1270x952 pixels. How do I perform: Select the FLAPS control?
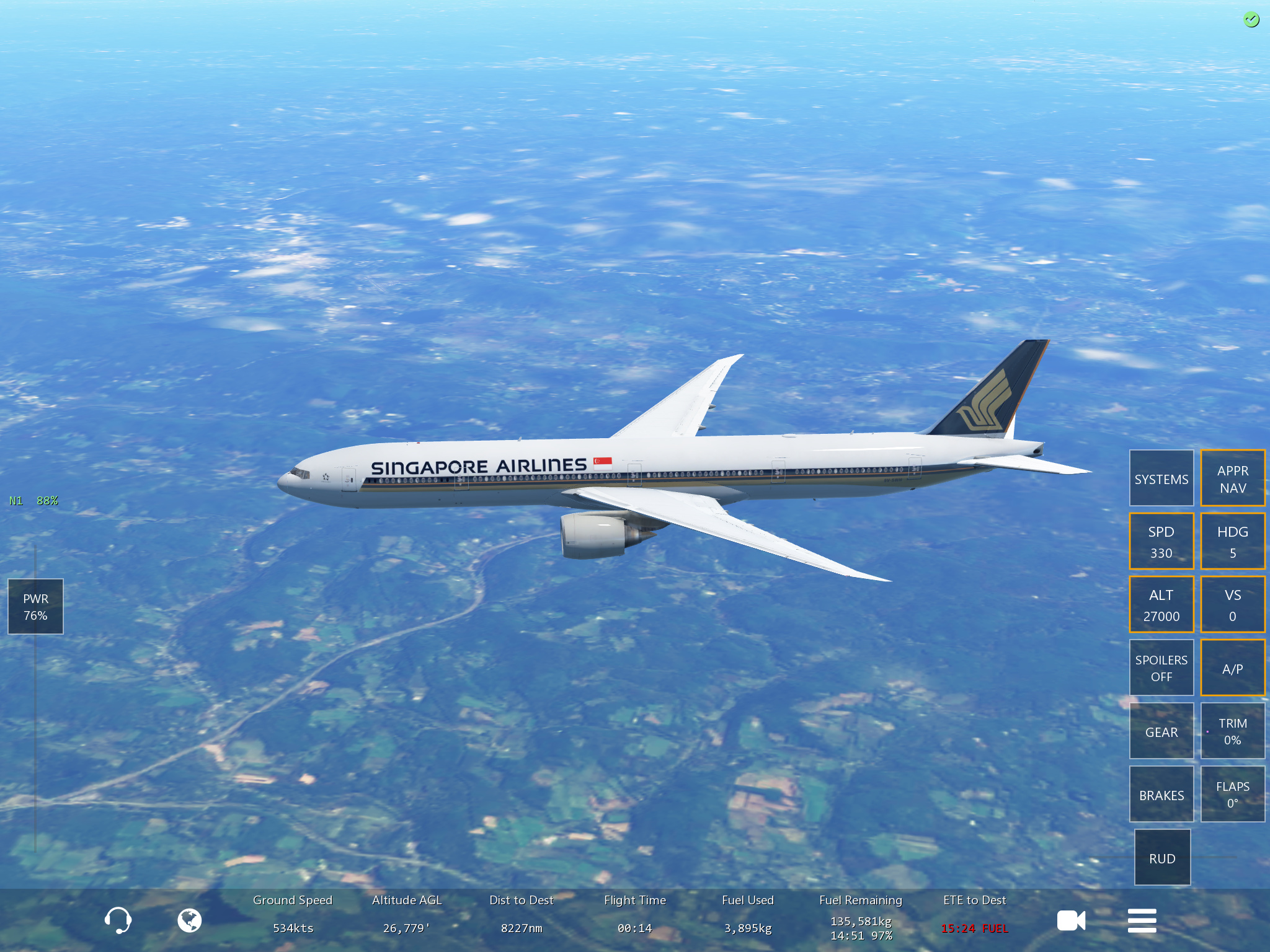(1232, 795)
